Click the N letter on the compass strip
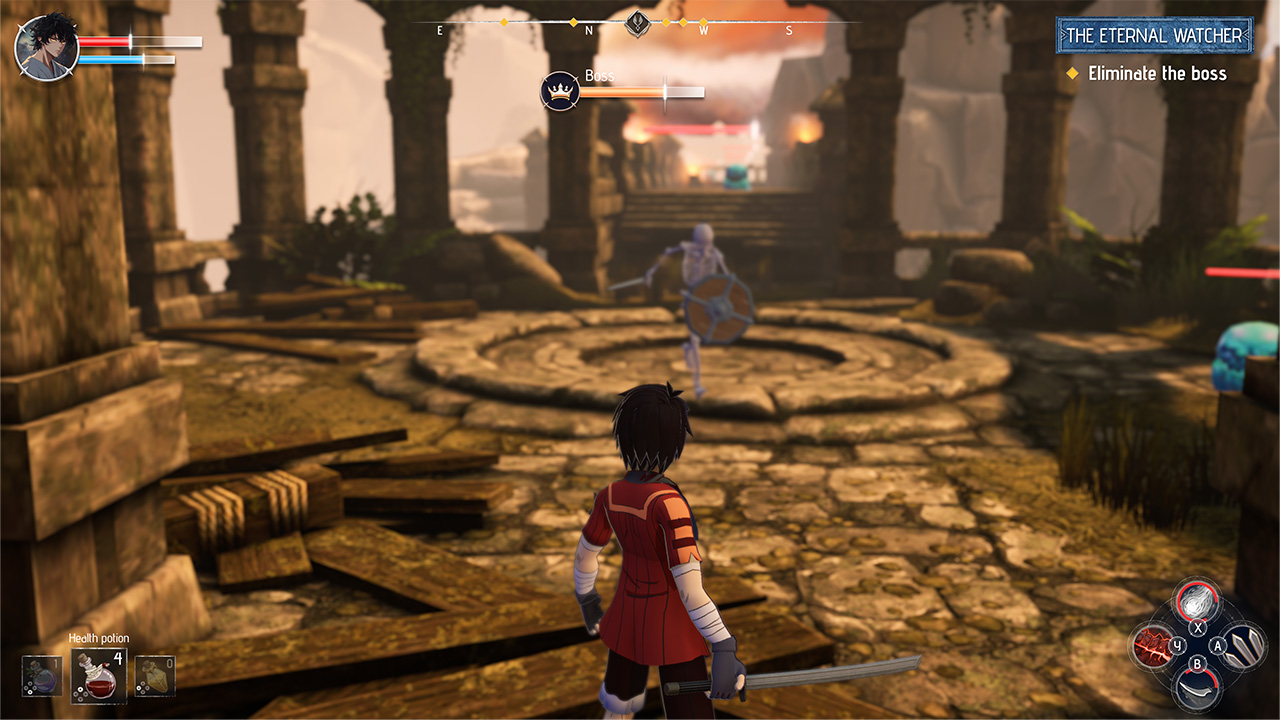The width and height of the screenshot is (1280, 720). coord(588,29)
